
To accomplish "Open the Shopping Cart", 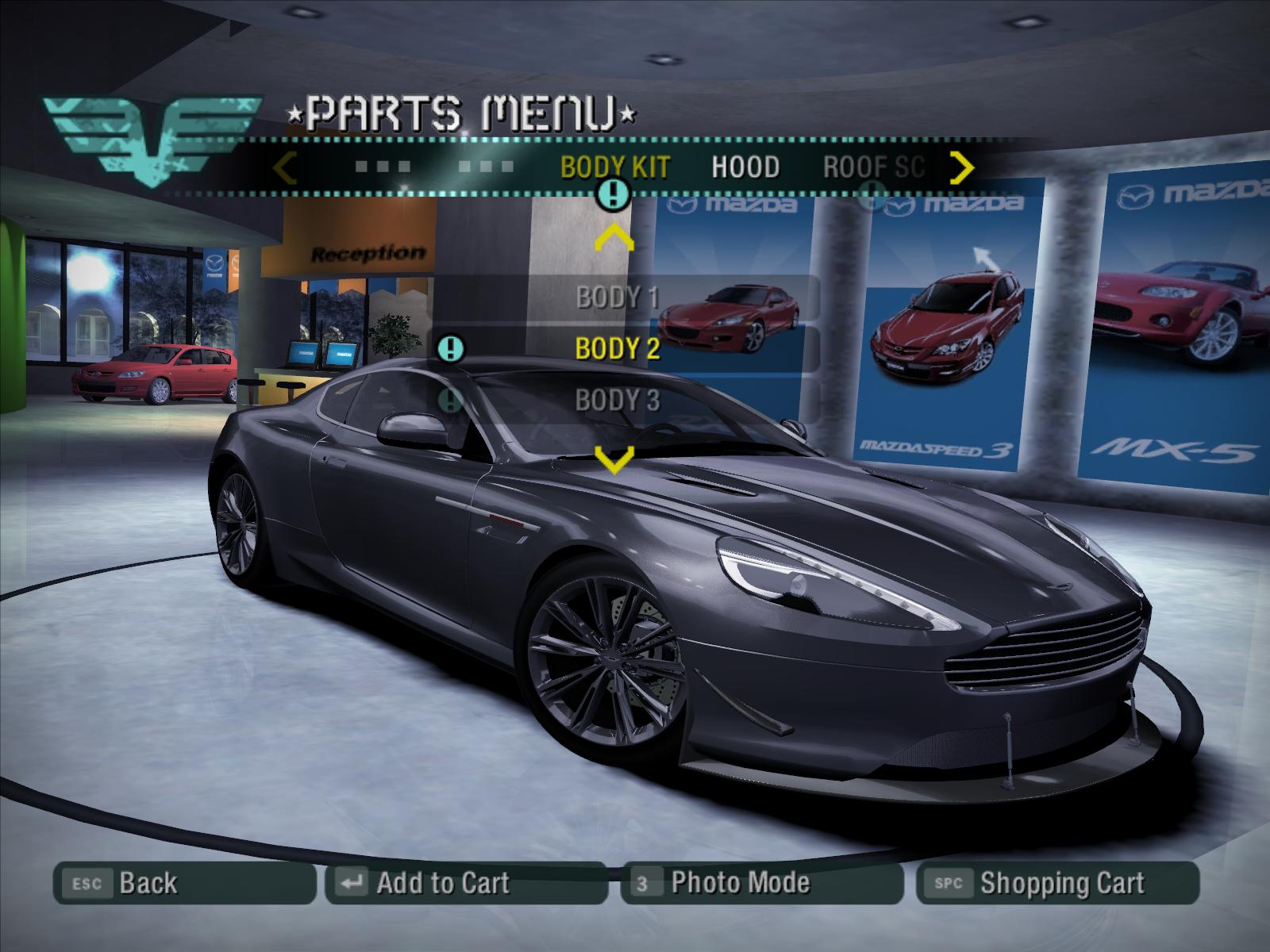I will tap(1057, 883).
